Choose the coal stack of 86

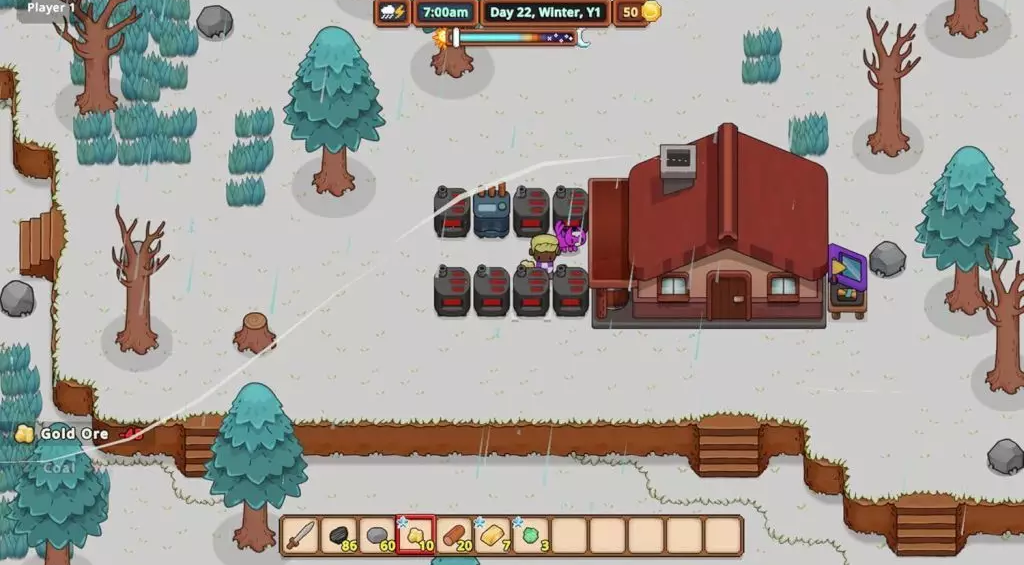339,536
